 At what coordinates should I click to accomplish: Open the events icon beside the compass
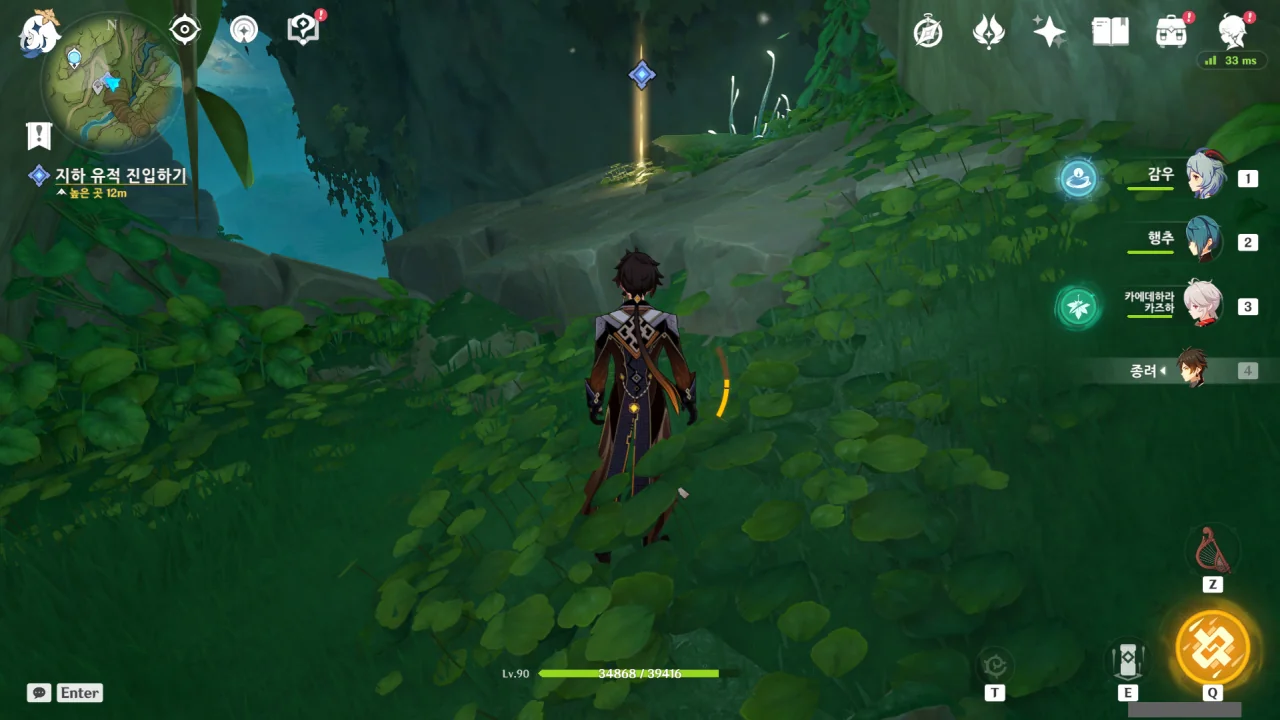coord(988,32)
